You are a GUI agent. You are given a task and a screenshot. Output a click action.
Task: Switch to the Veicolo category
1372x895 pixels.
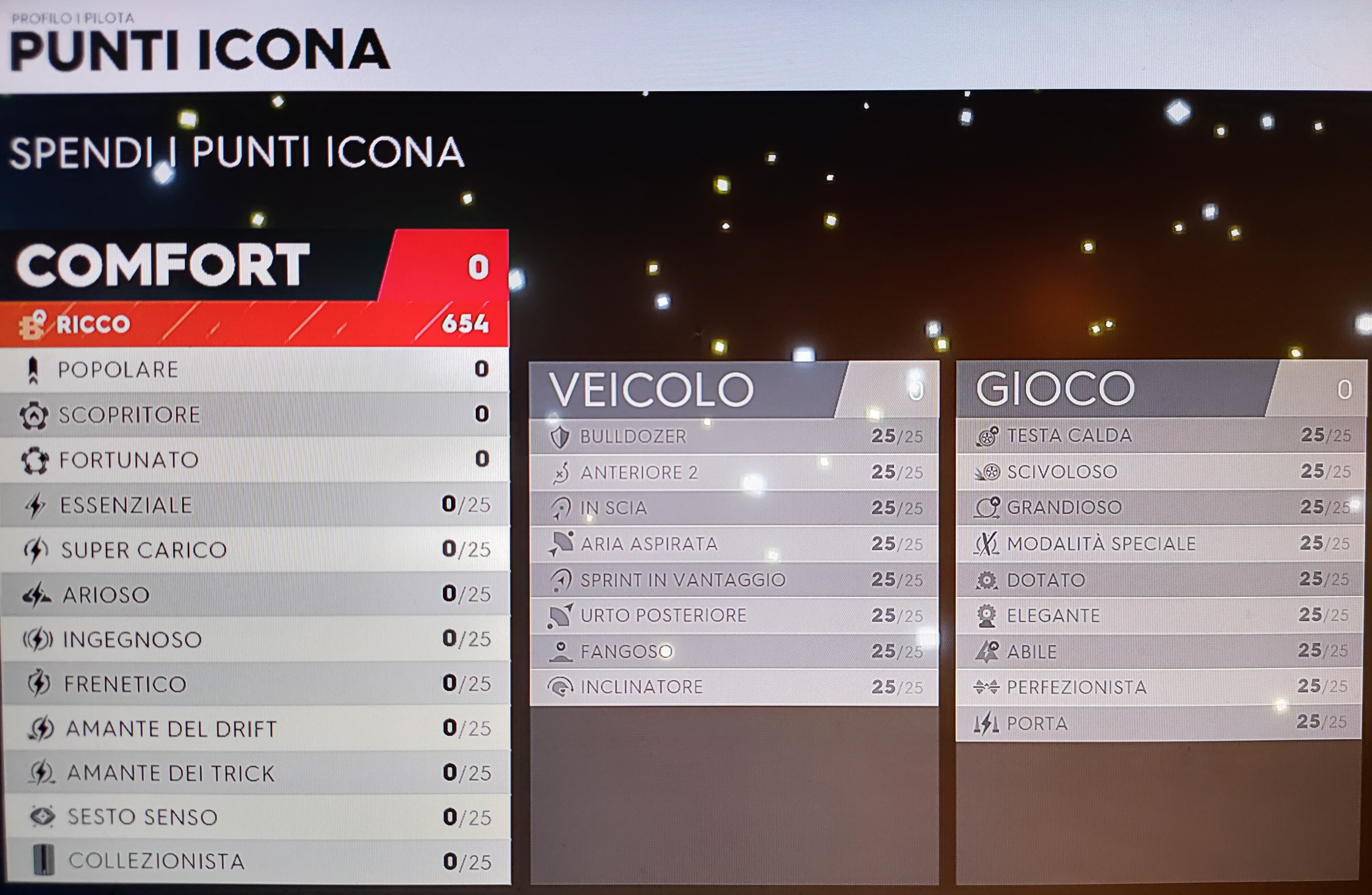tap(733, 390)
